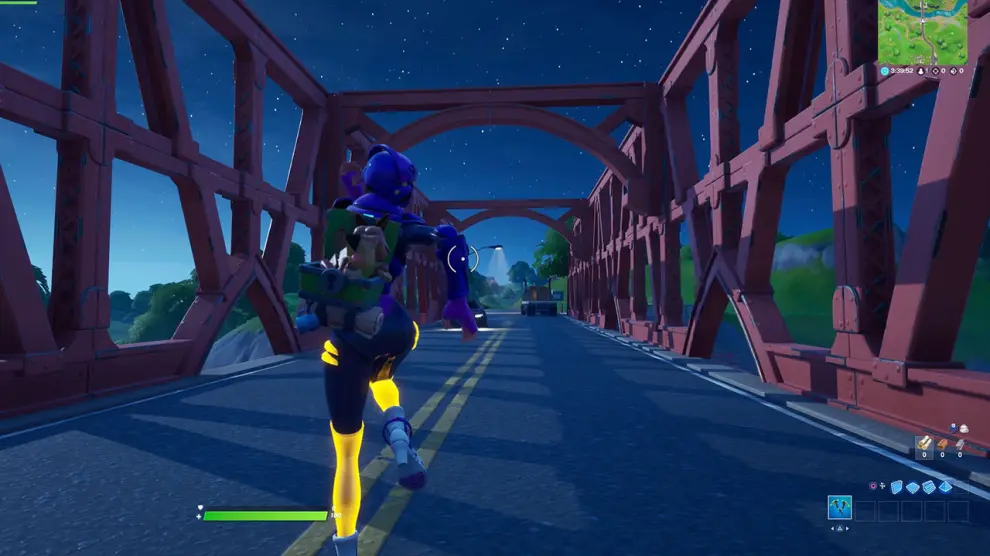Choose the pyramid roof building piece
Viewport: 990px width, 556px height.
click(x=946, y=487)
